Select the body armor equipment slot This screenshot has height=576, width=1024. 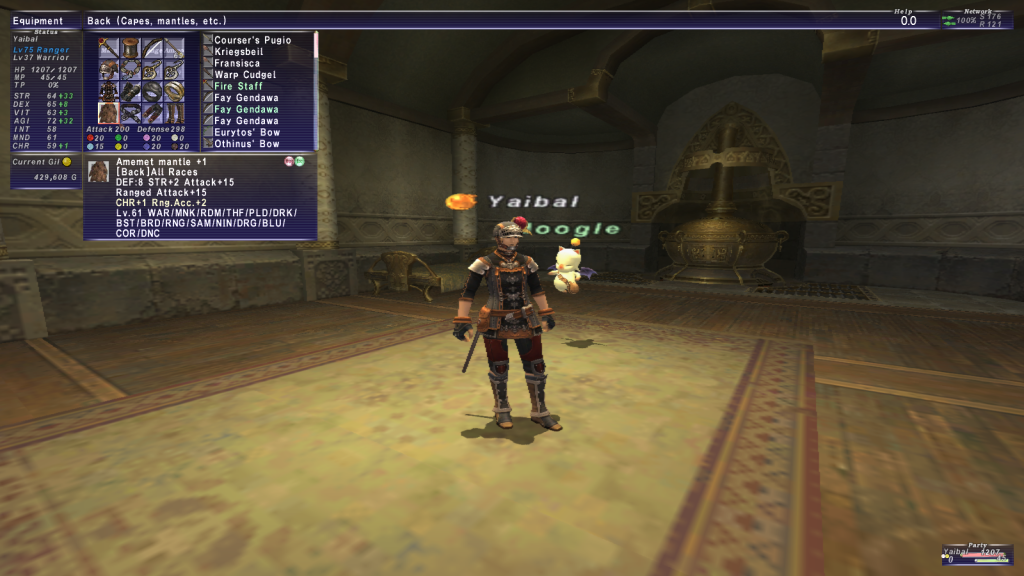[x=109, y=91]
